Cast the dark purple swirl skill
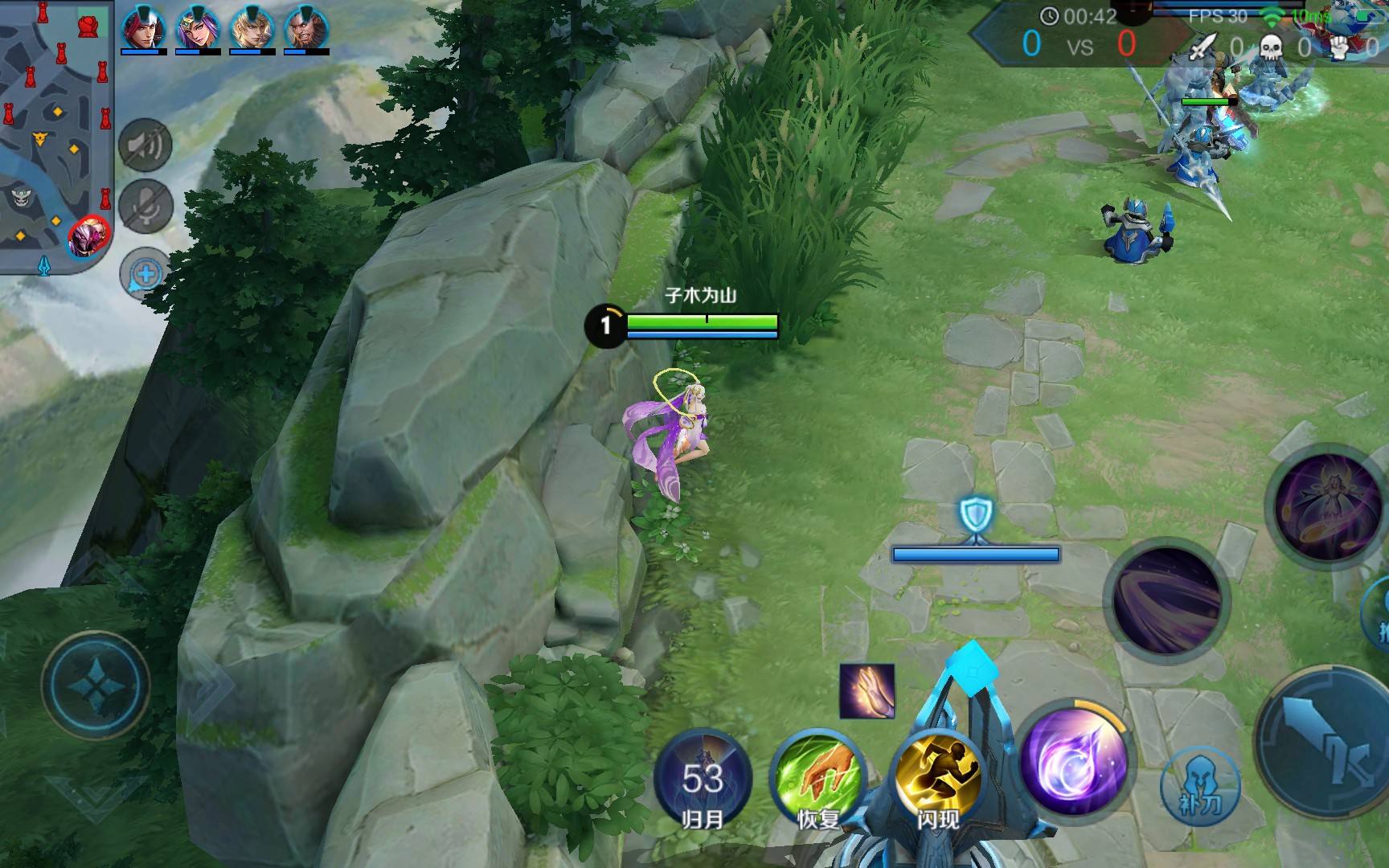This screenshot has height=868, width=1389. coord(1168,599)
